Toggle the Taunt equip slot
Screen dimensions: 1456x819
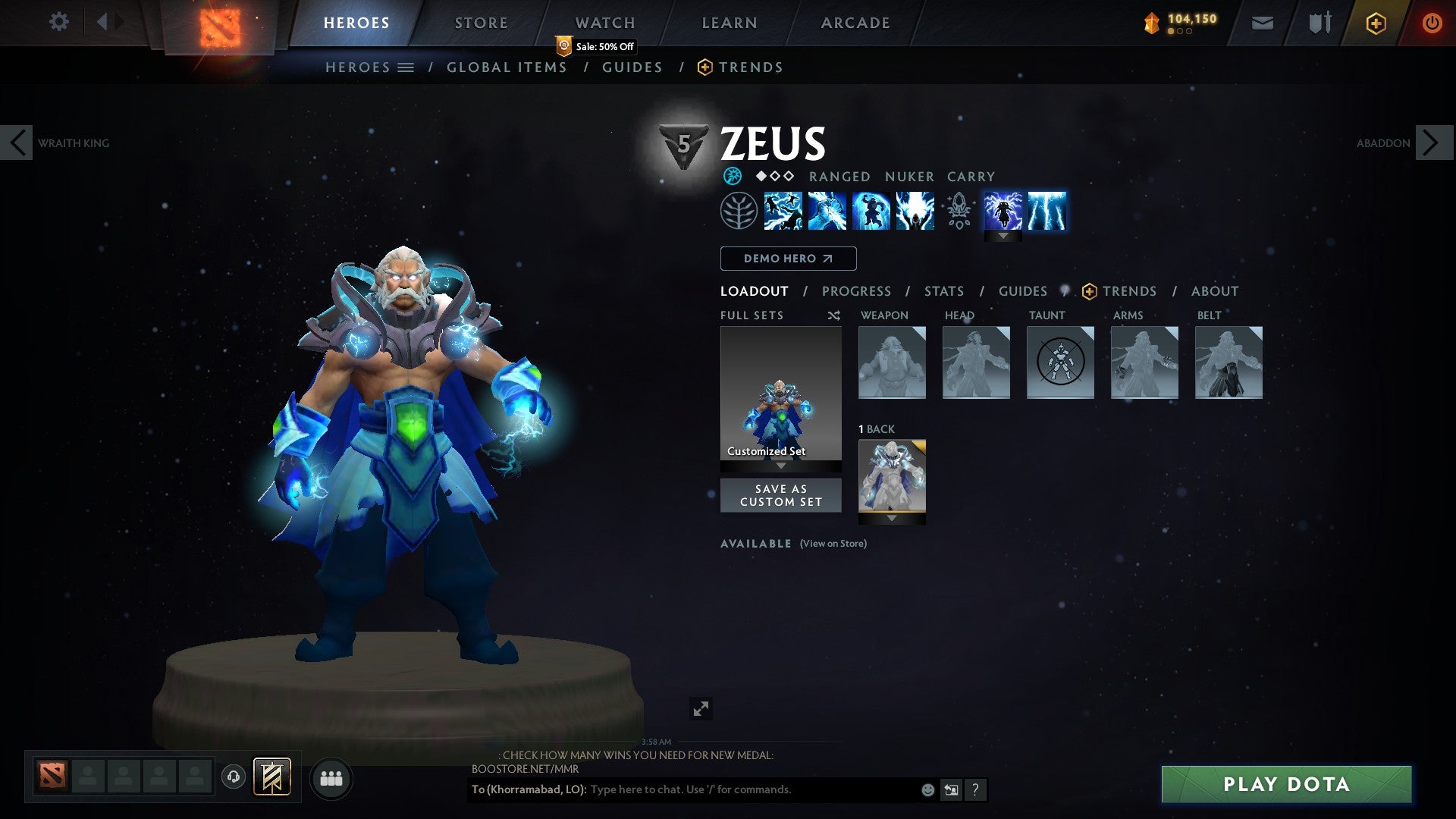[1059, 362]
